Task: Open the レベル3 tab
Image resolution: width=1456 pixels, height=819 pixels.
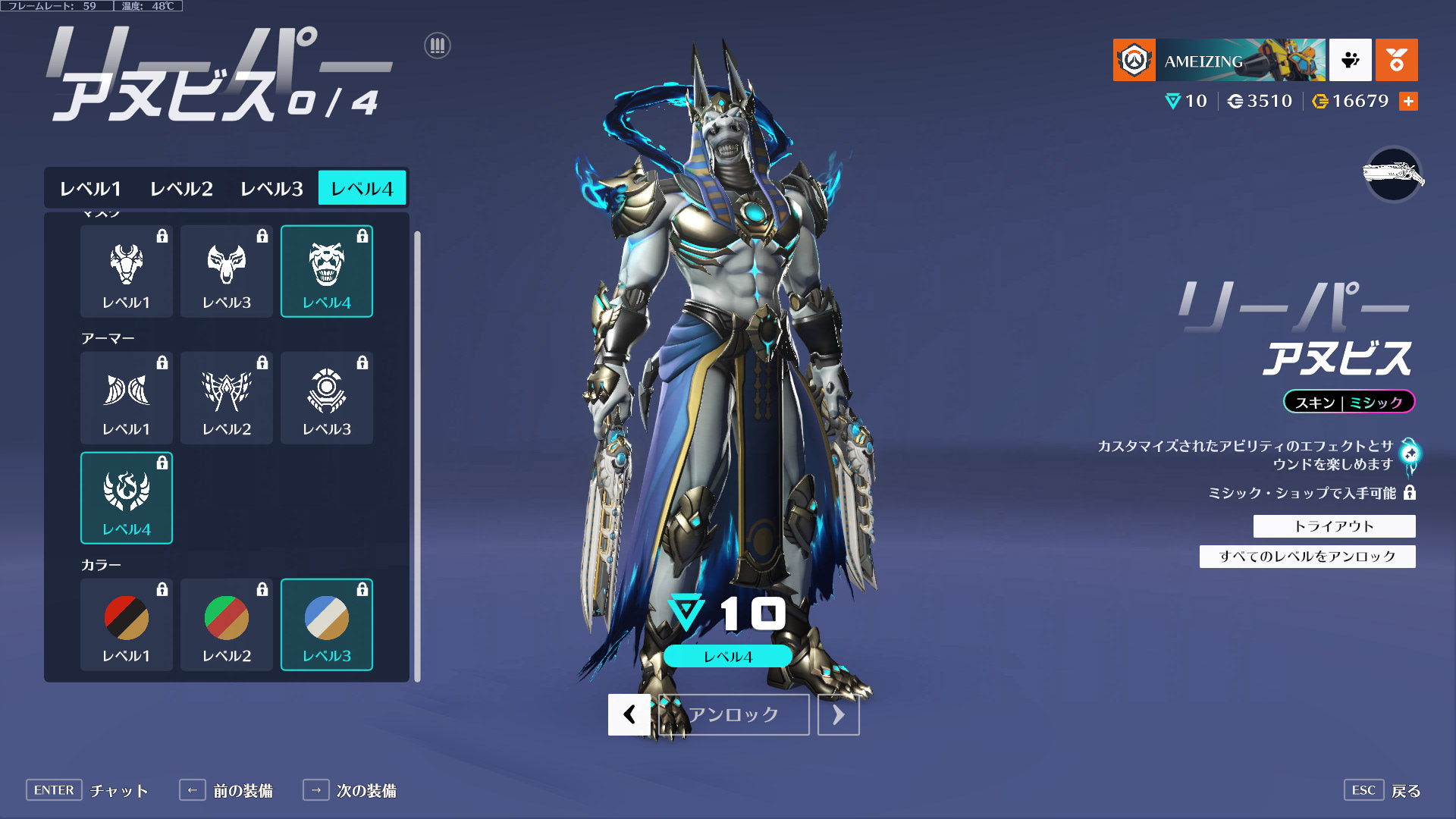Action: pos(271,188)
